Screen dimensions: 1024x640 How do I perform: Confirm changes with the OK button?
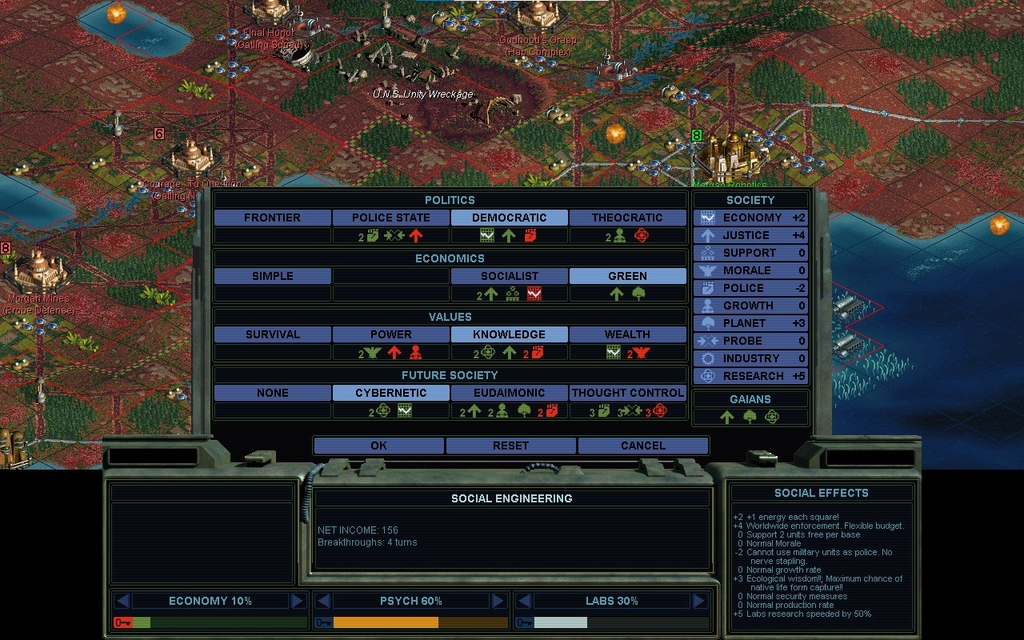point(378,445)
